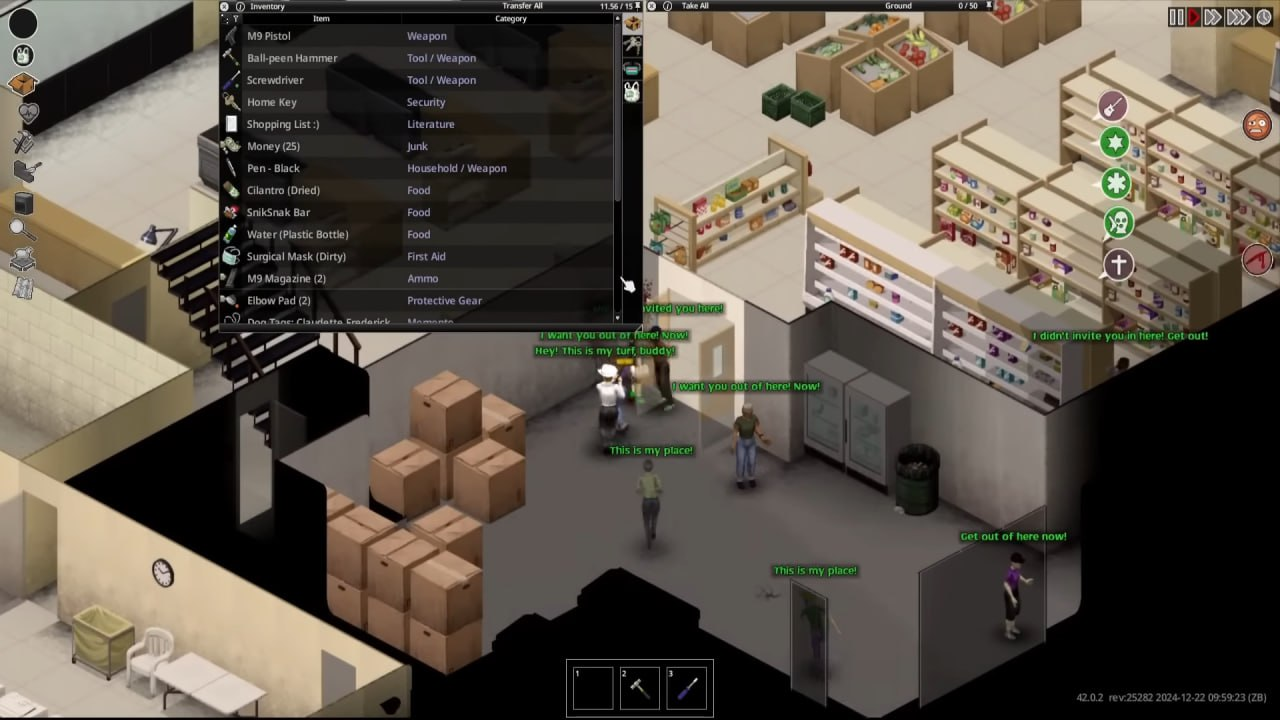The image size is (1280, 720).
Task: Click Take All in the loot panel
Action: point(695,6)
